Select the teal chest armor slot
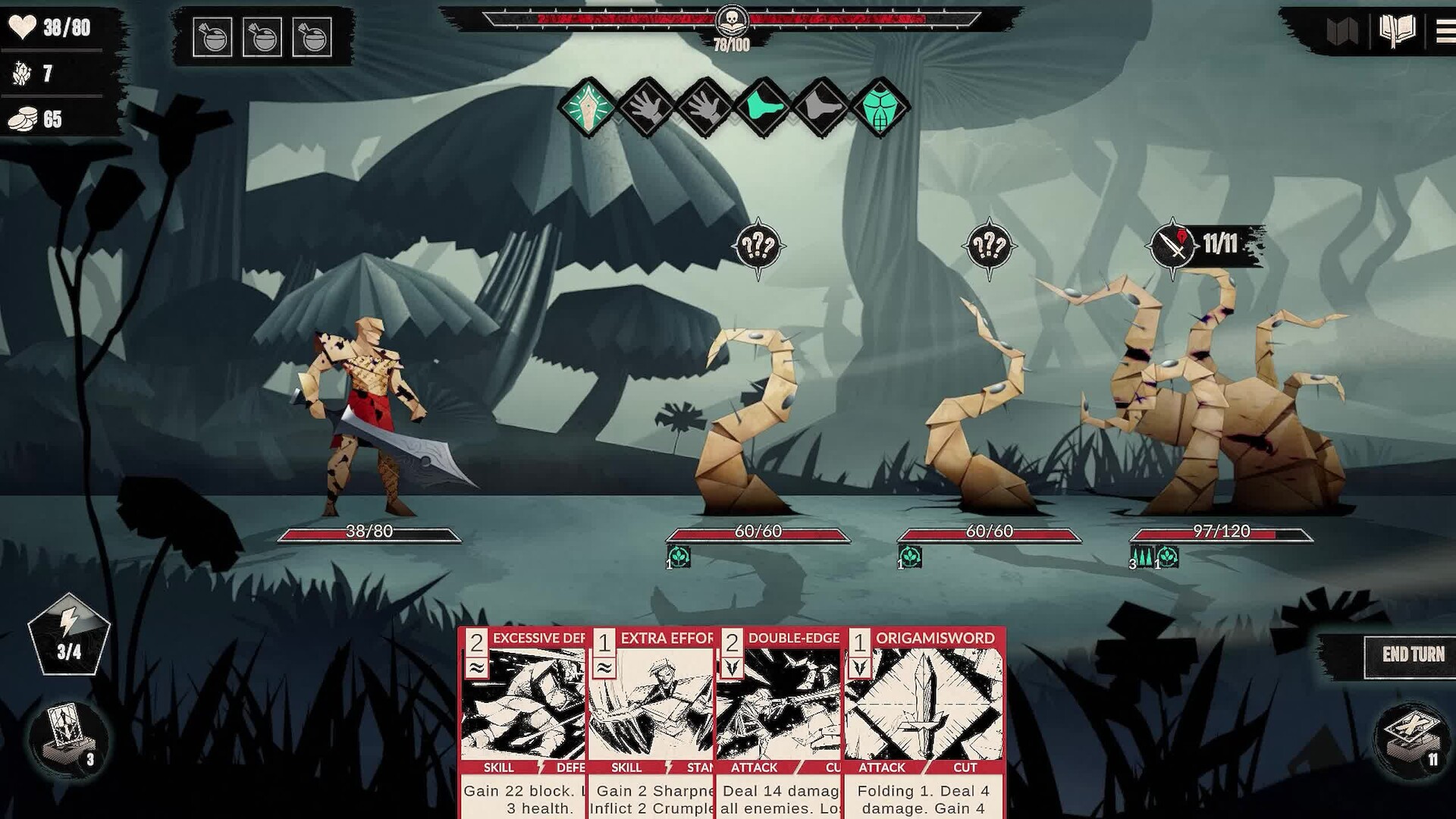This screenshot has height=819, width=1456. point(880,107)
